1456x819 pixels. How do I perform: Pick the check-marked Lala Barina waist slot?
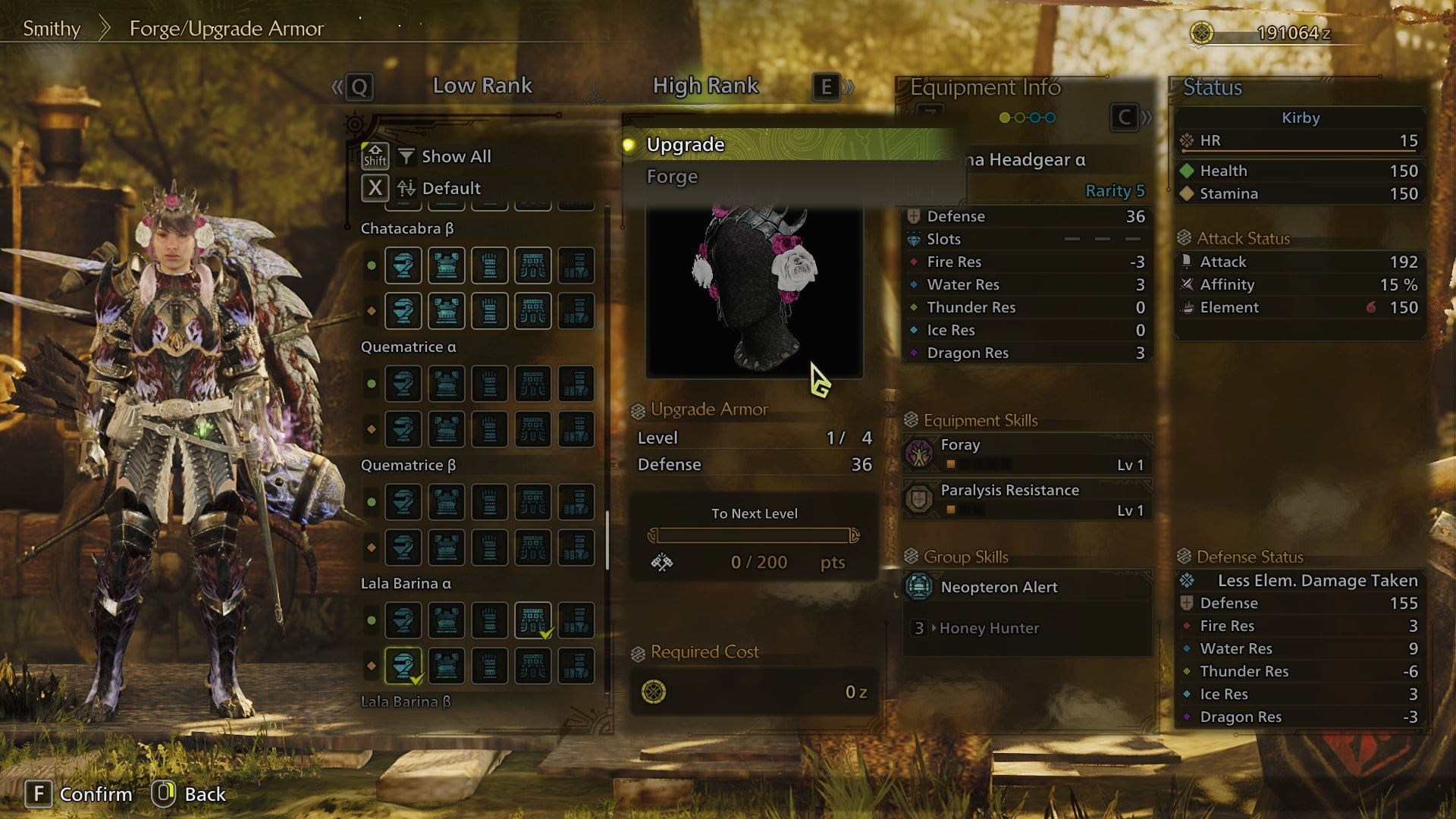[533, 620]
